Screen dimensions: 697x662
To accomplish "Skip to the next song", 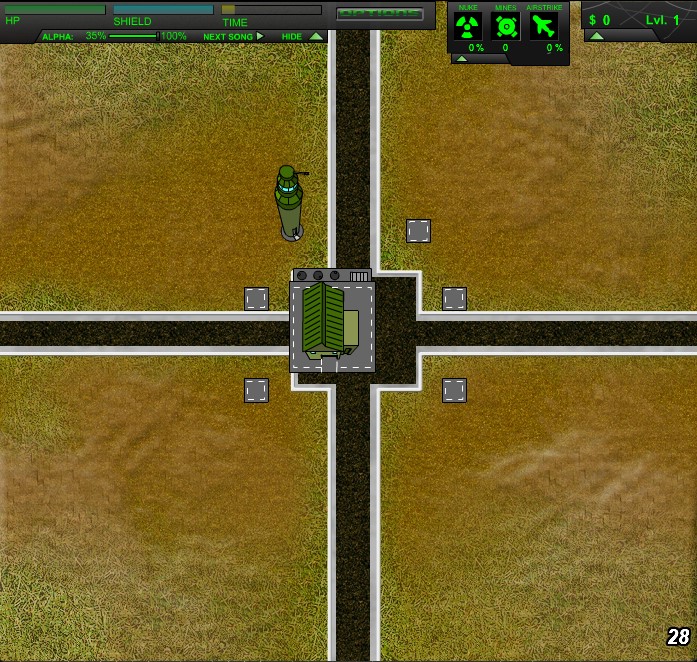I will coord(233,36).
